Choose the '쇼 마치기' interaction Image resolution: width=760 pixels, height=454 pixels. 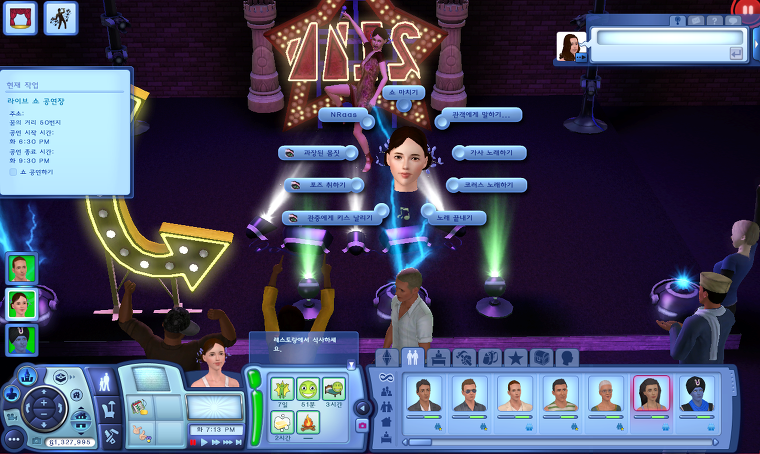[x=407, y=92]
